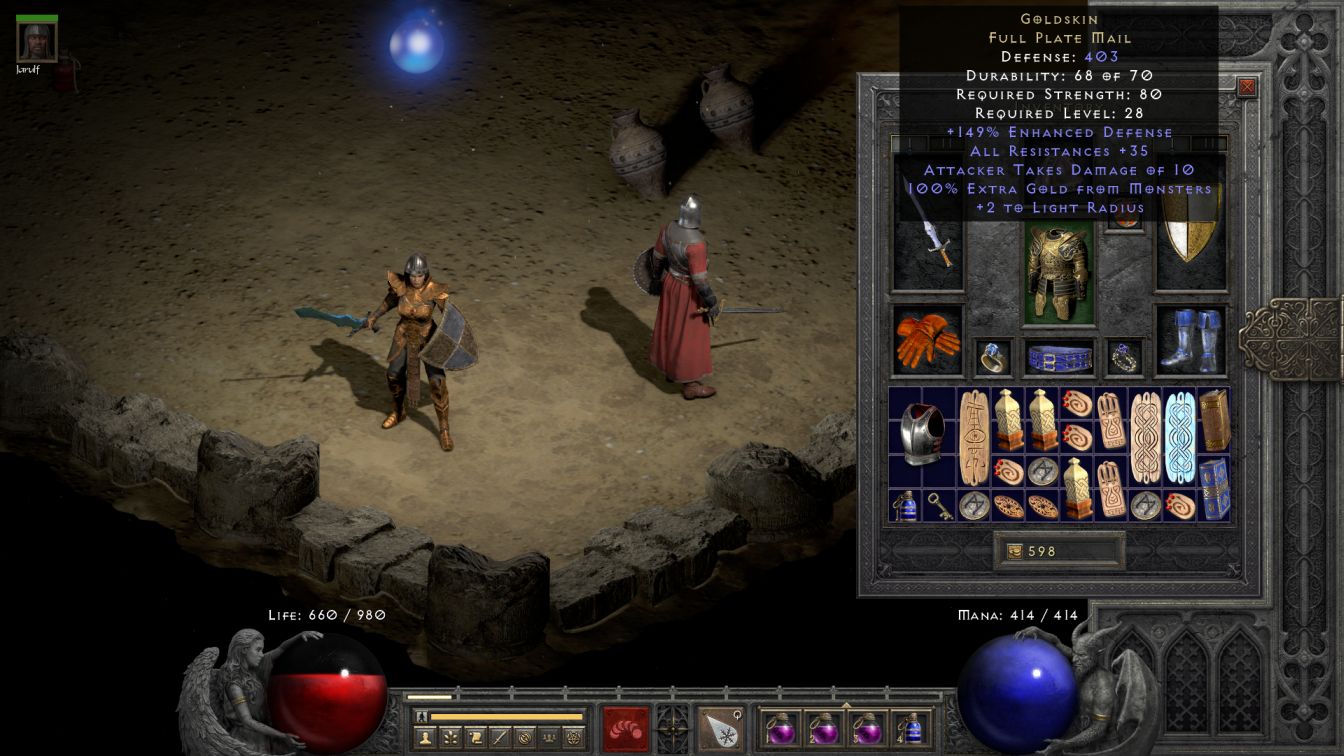
Task: Select the equipped white and gold shield
Action: 1191,240
